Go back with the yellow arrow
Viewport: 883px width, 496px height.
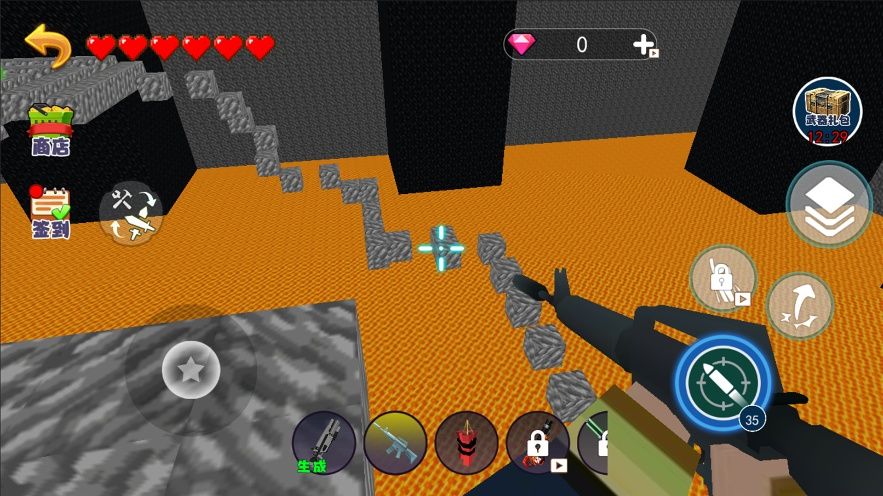tap(48, 45)
